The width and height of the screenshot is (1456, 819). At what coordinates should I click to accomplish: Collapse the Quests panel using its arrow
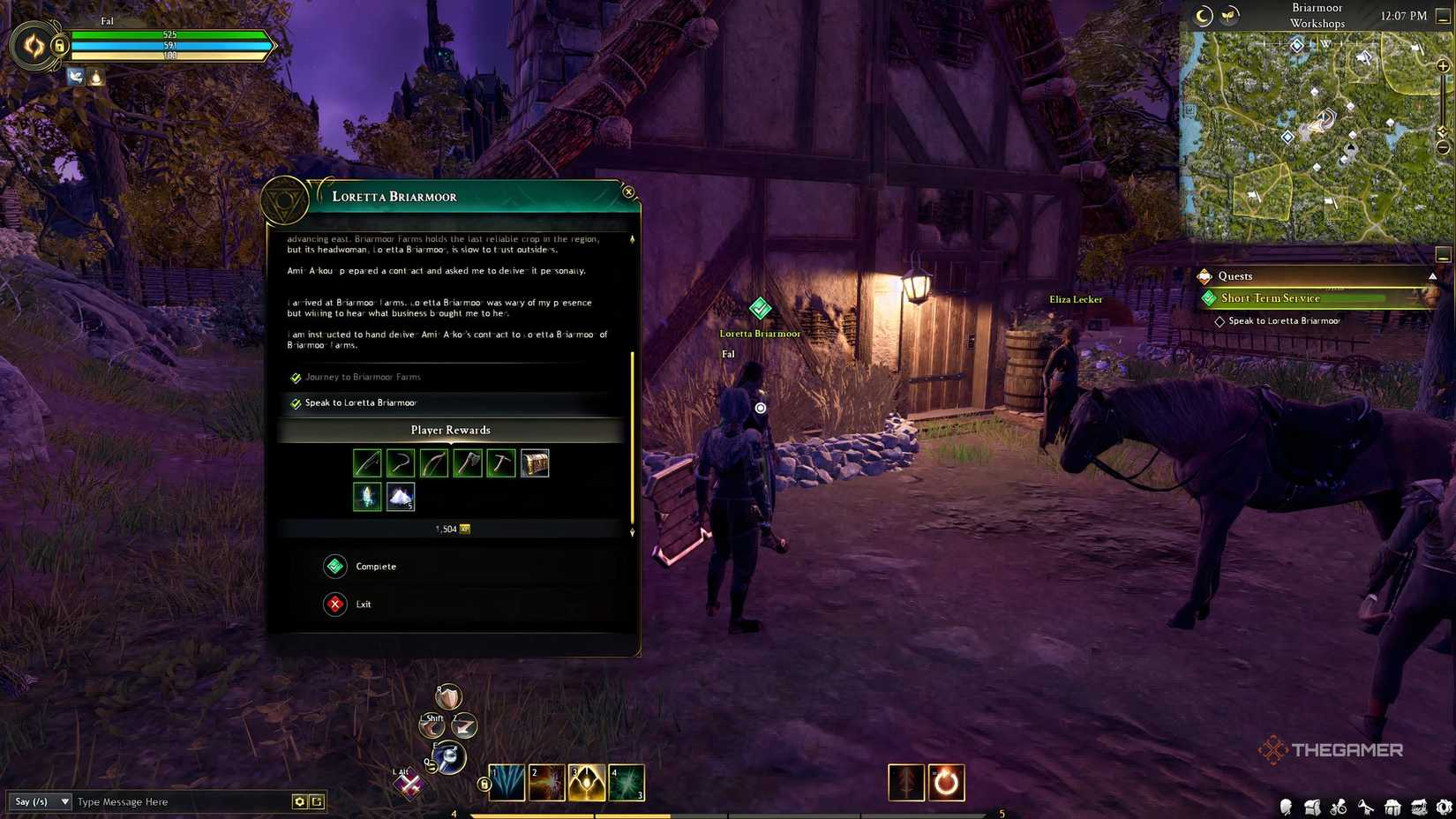coord(1434,275)
